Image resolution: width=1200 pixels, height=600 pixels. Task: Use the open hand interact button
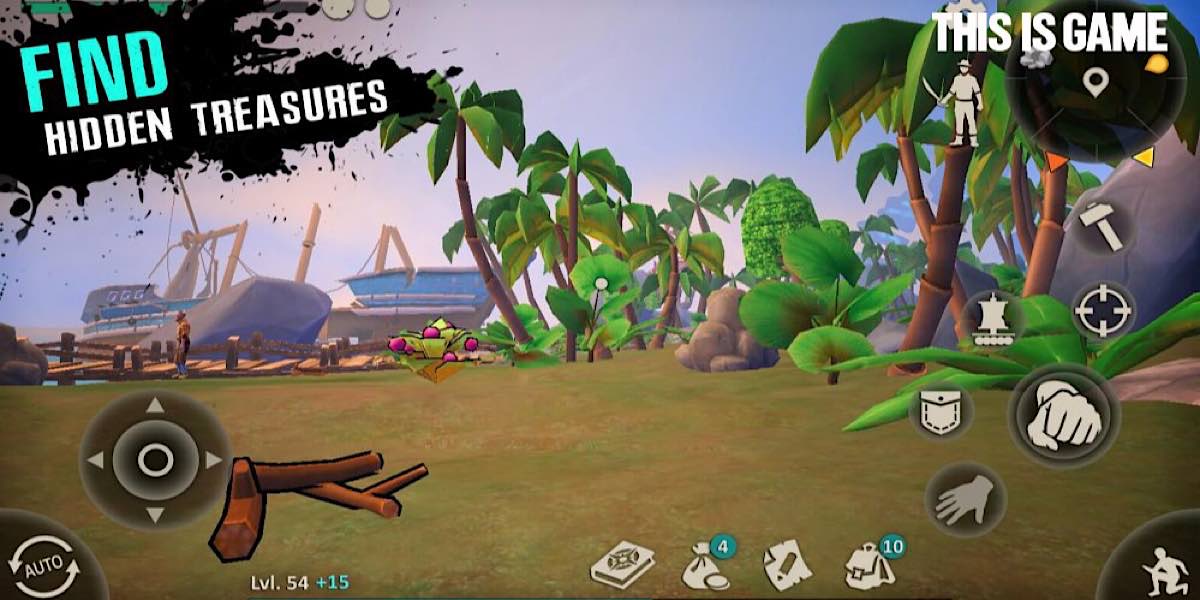coord(964,499)
